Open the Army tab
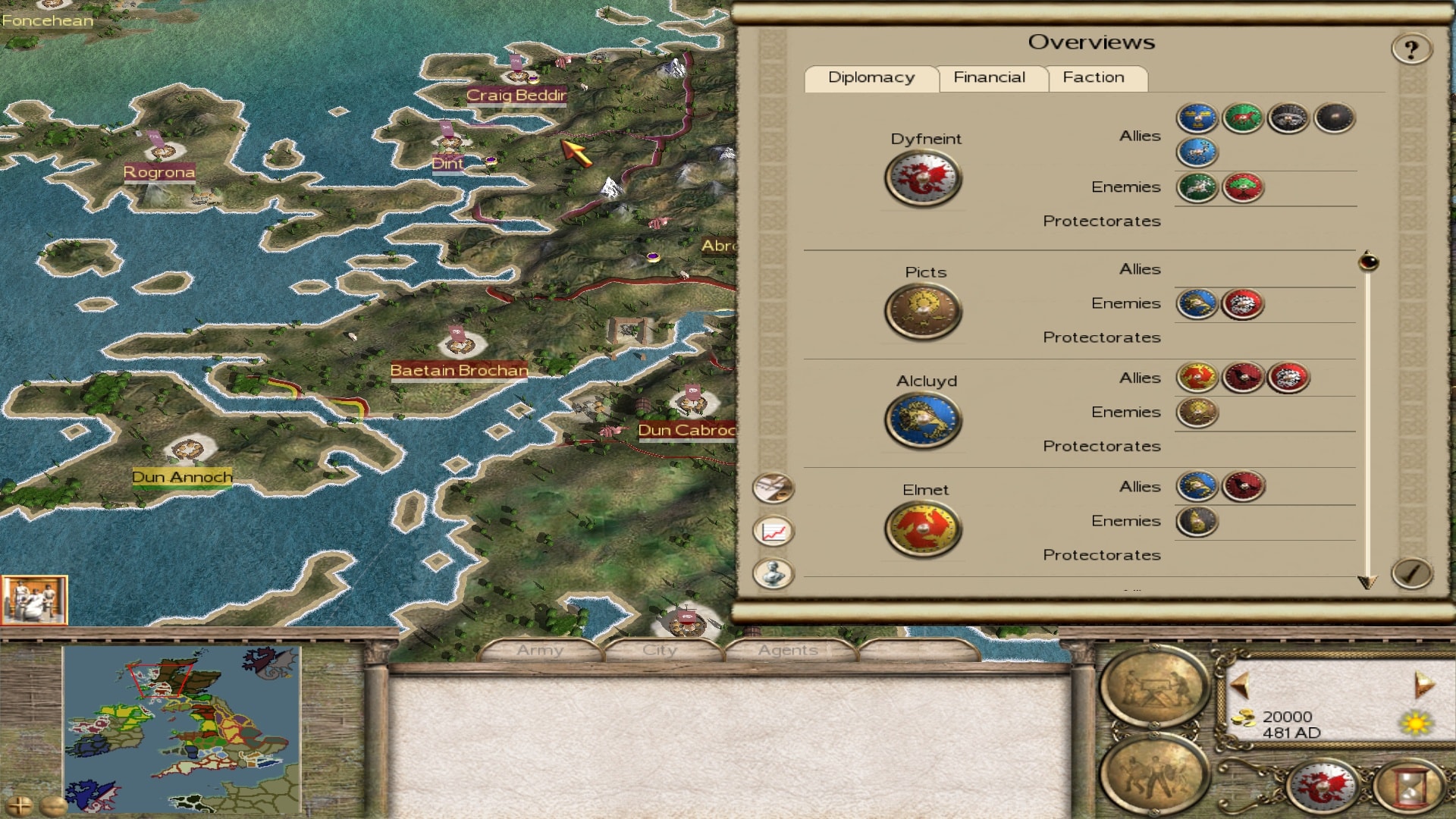Viewport: 1456px width, 819px height. [540, 651]
